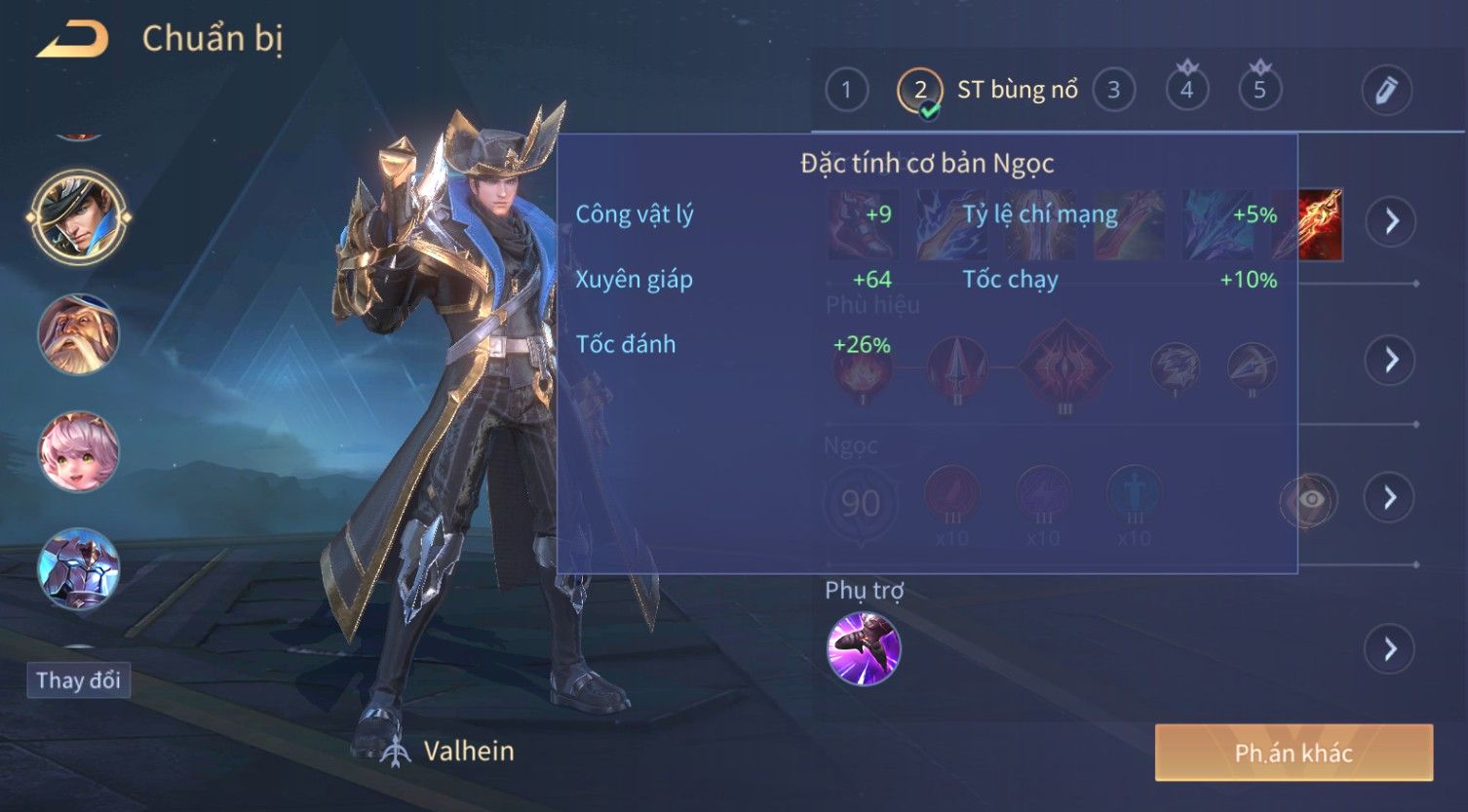The width and height of the screenshot is (1468, 812).
Task: Open the Phù hiệu row arrow
Action: coord(1390,360)
